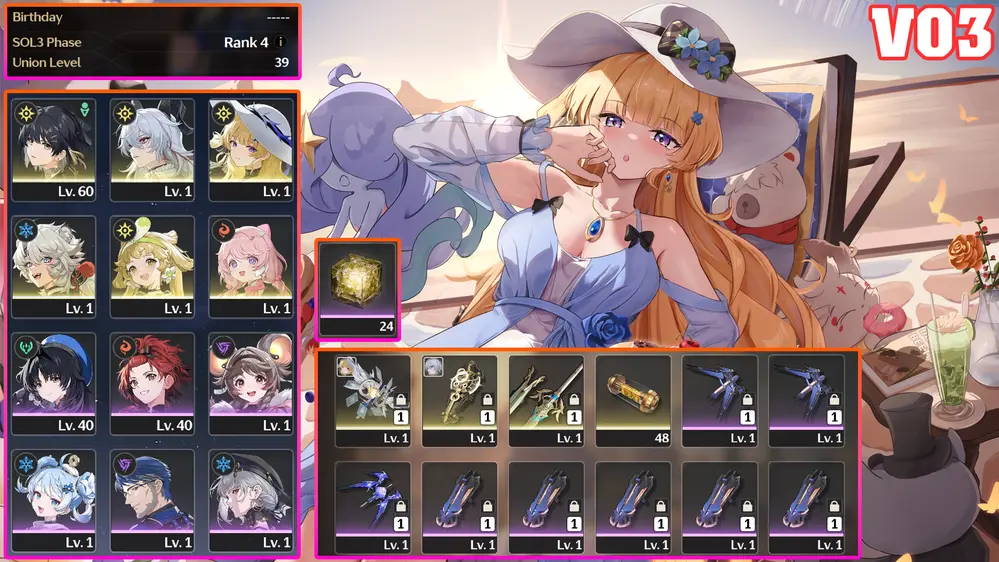Select the Lv. 60 black-haired character tile
Image resolution: width=999 pixels, height=562 pixels.
53,148
